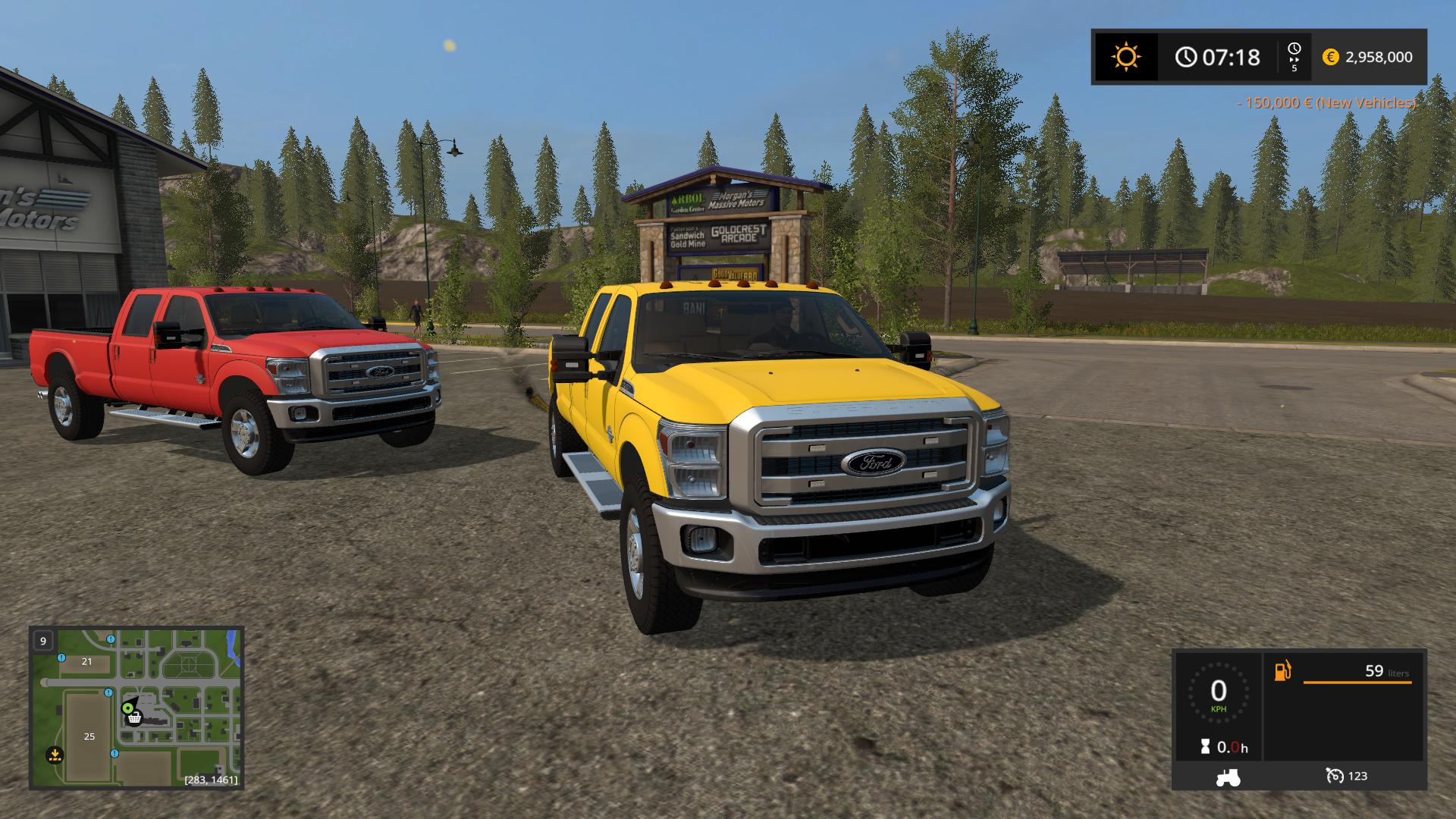Click the sunny weather forecast icon
1456x819 pixels.
[1125, 57]
